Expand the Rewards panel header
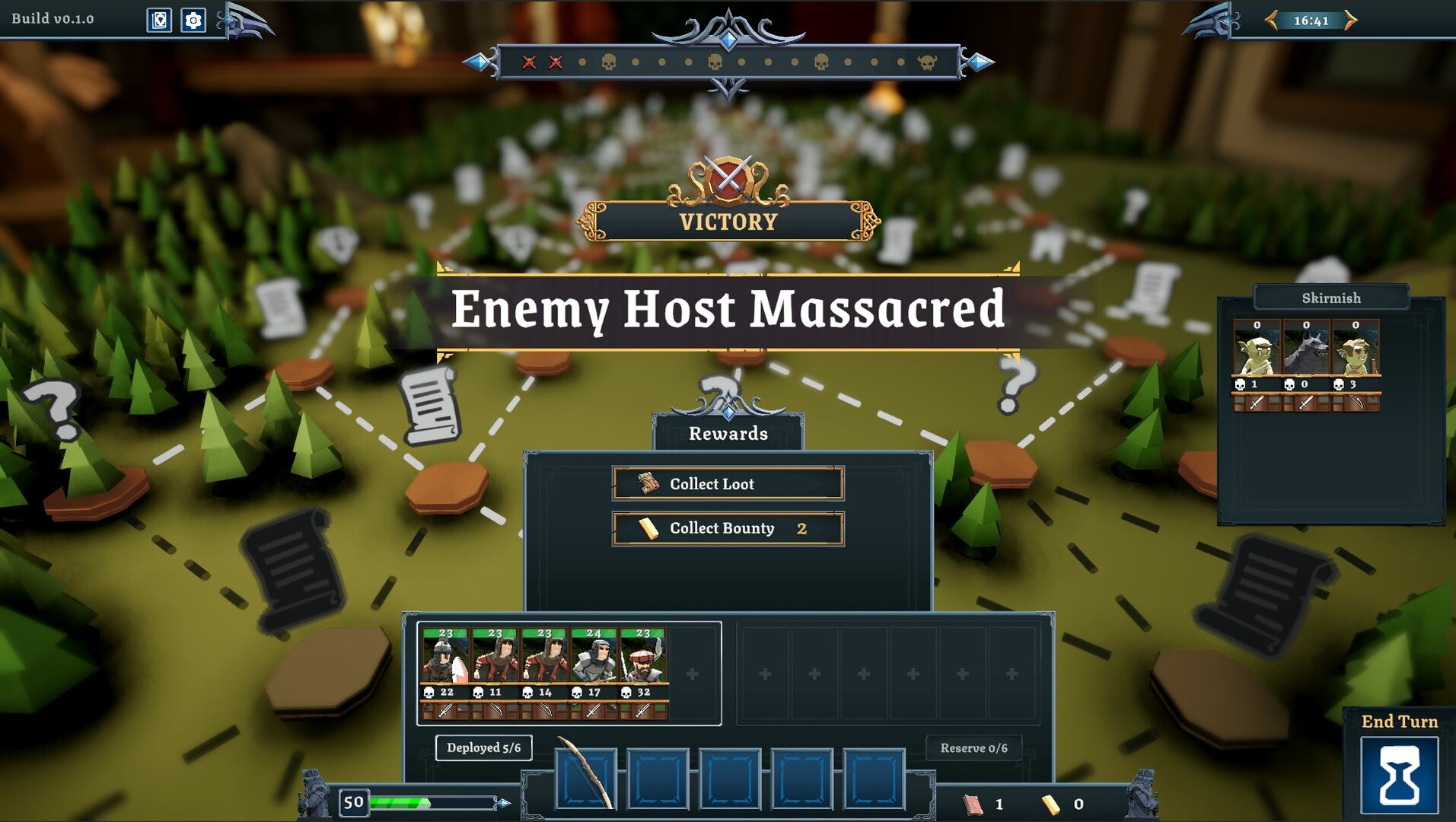The width and height of the screenshot is (1456, 822). (x=728, y=433)
